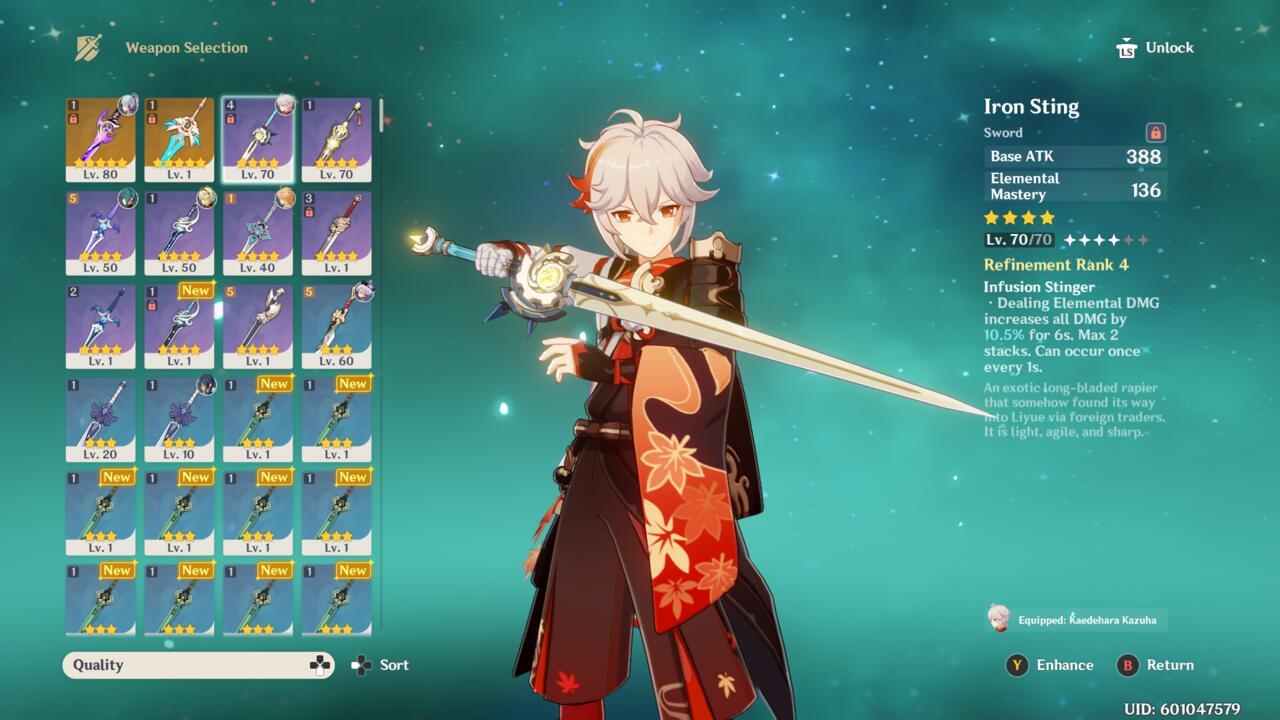Click the LS stick icon beside Unlock
The image size is (1280, 720).
pos(1126,47)
